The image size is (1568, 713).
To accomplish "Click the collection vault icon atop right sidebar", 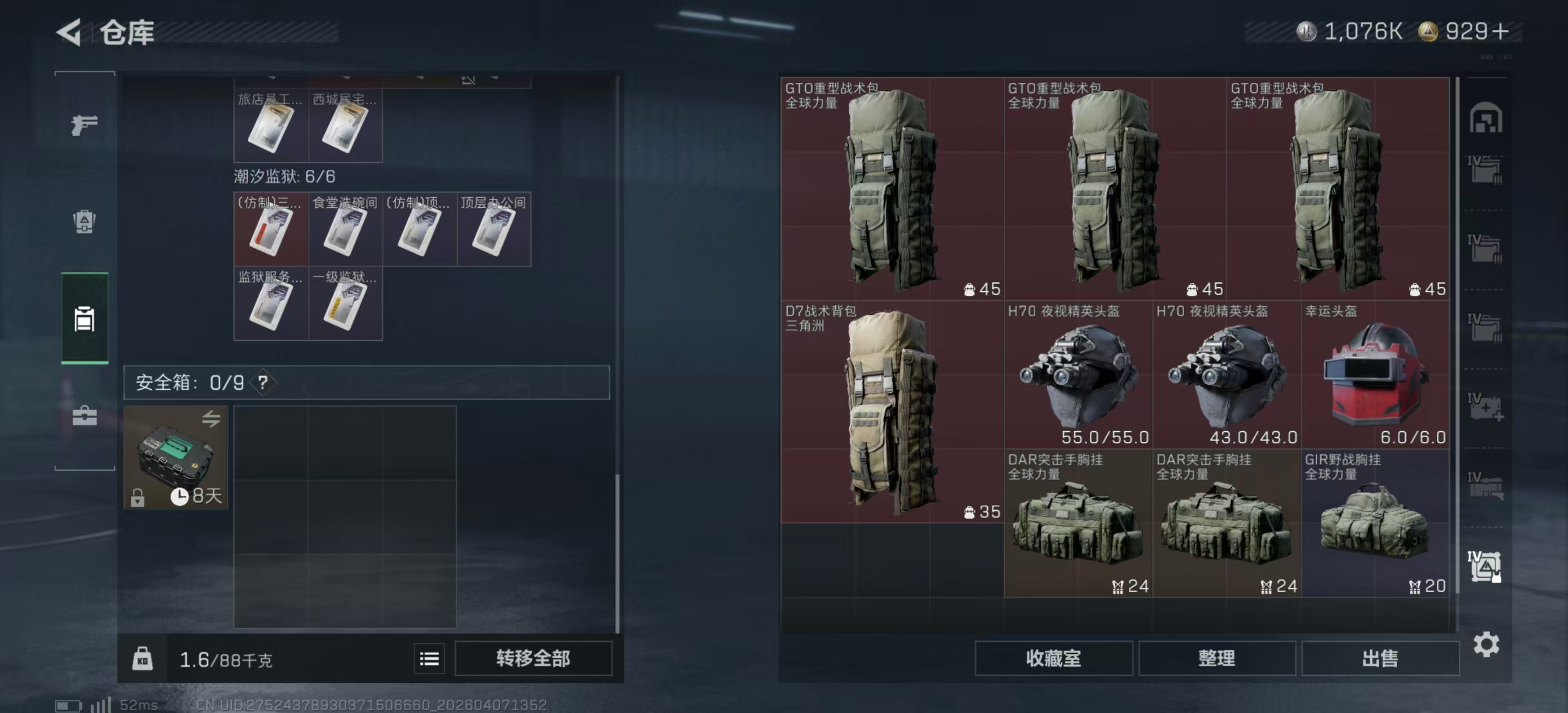I will 1486,119.
